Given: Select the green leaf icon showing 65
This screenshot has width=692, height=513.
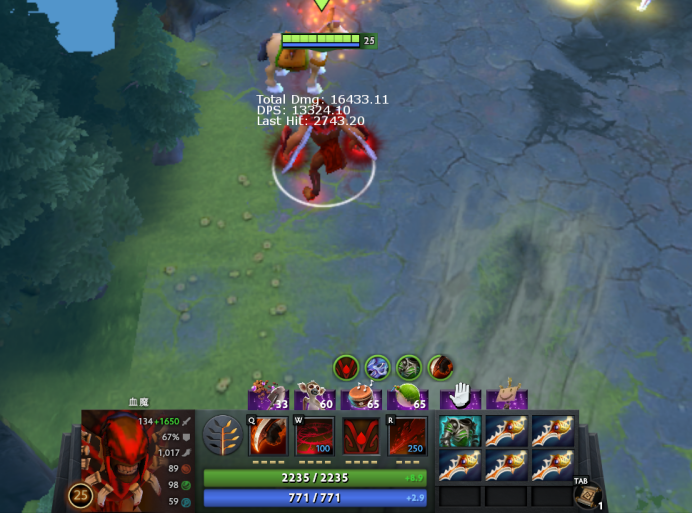Looking at the screenshot, I should pyautogui.click(x=408, y=398).
